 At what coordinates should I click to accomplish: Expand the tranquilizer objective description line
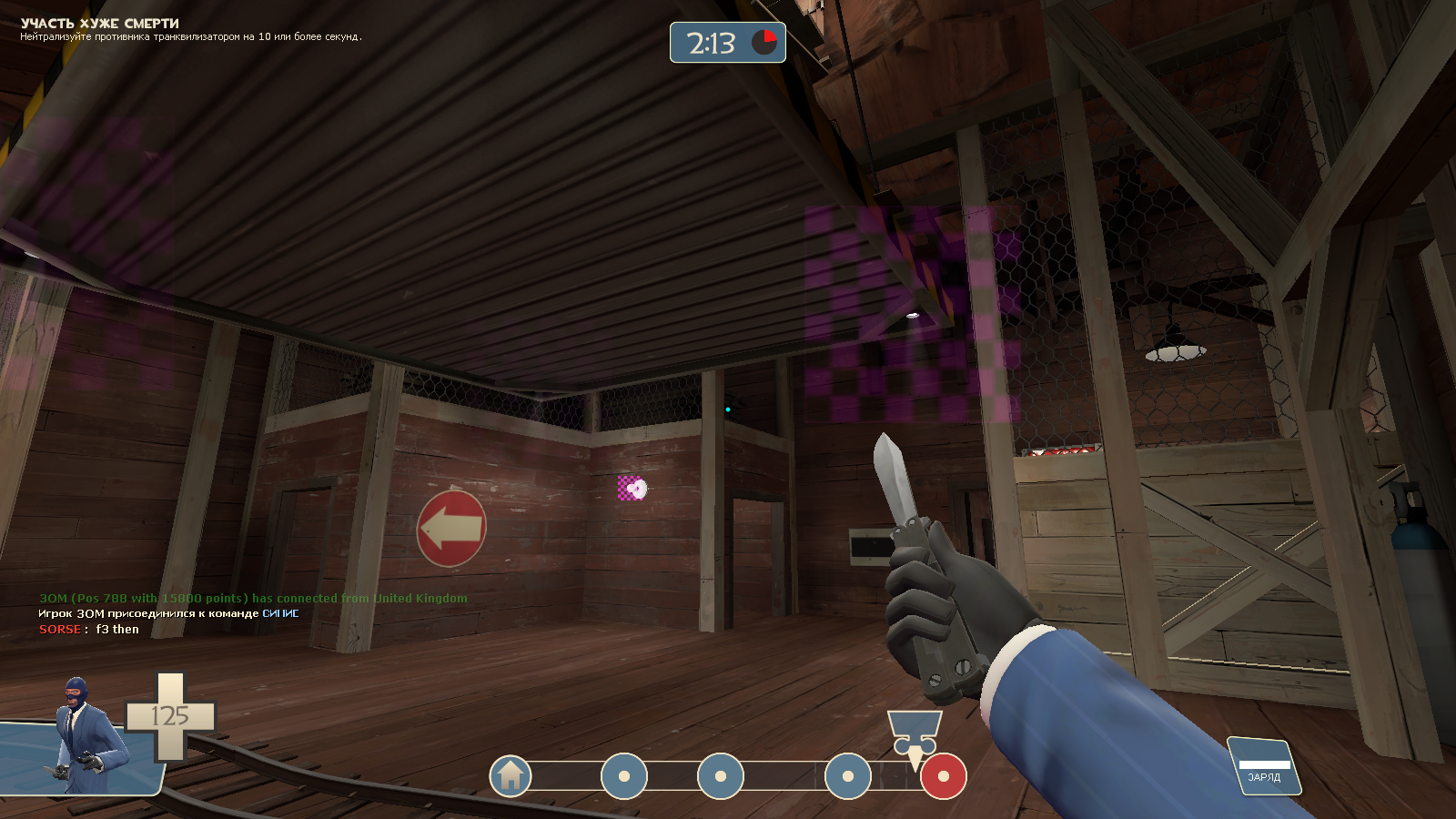tap(191, 38)
